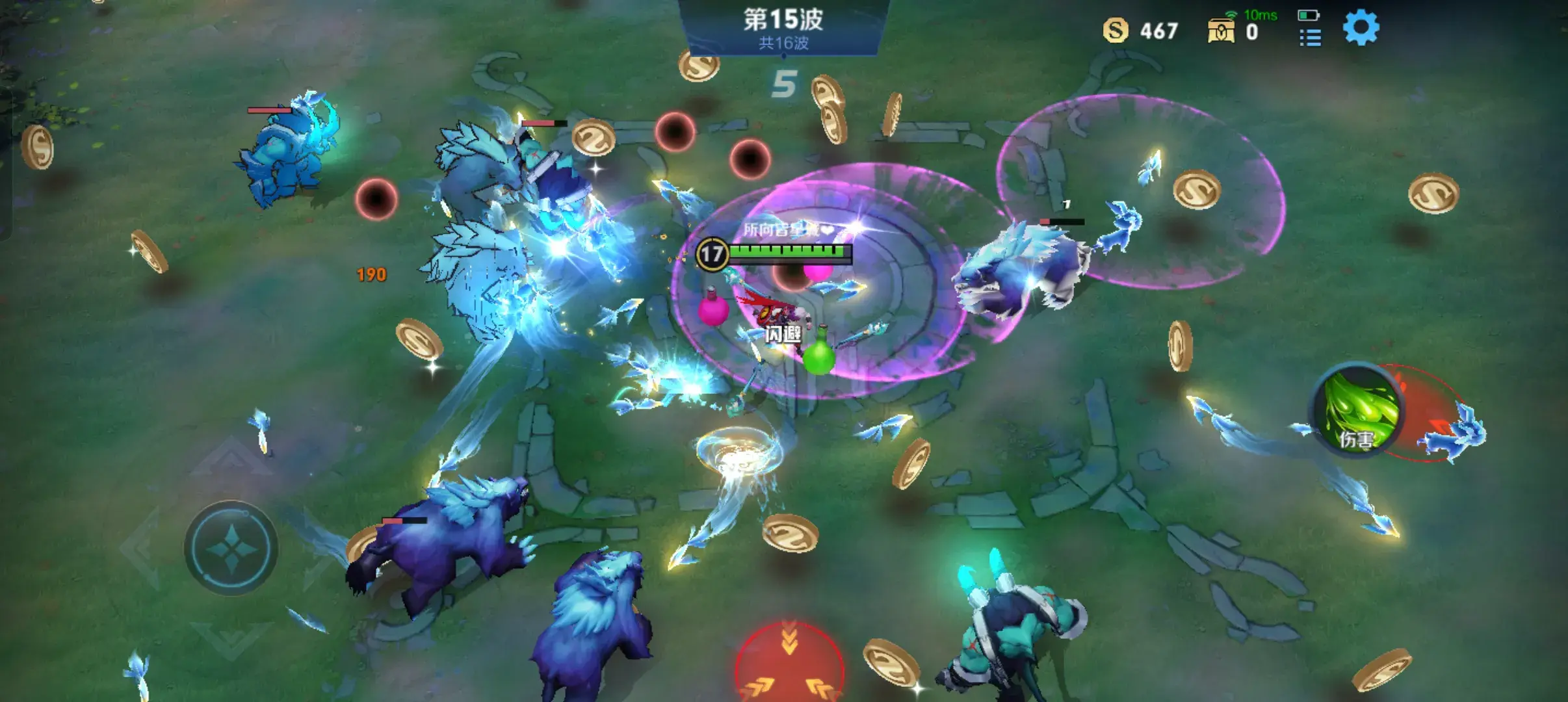Image resolution: width=1568 pixels, height=702 pixels.
Task: Tap the virtual movement joystick
Action: pyautogui.click(x=231, y=548)
